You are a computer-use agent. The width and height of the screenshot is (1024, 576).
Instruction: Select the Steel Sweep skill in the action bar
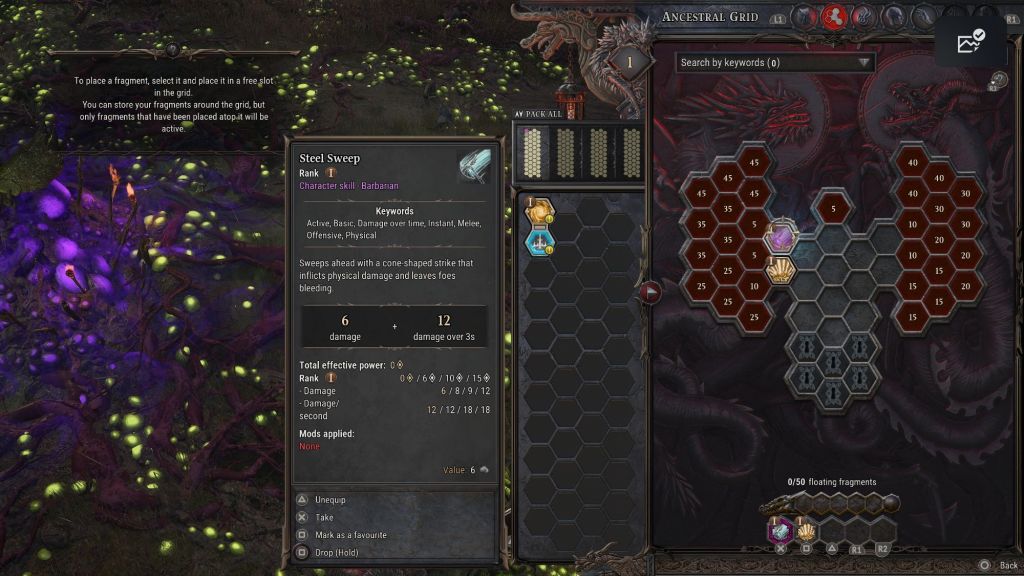(780, 531)
